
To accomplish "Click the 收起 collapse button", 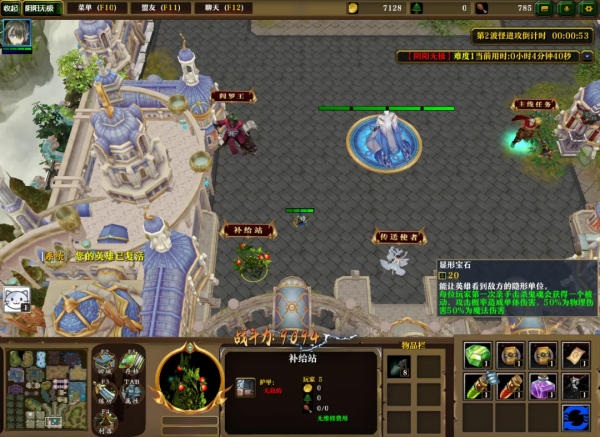I will pos(10,8).
